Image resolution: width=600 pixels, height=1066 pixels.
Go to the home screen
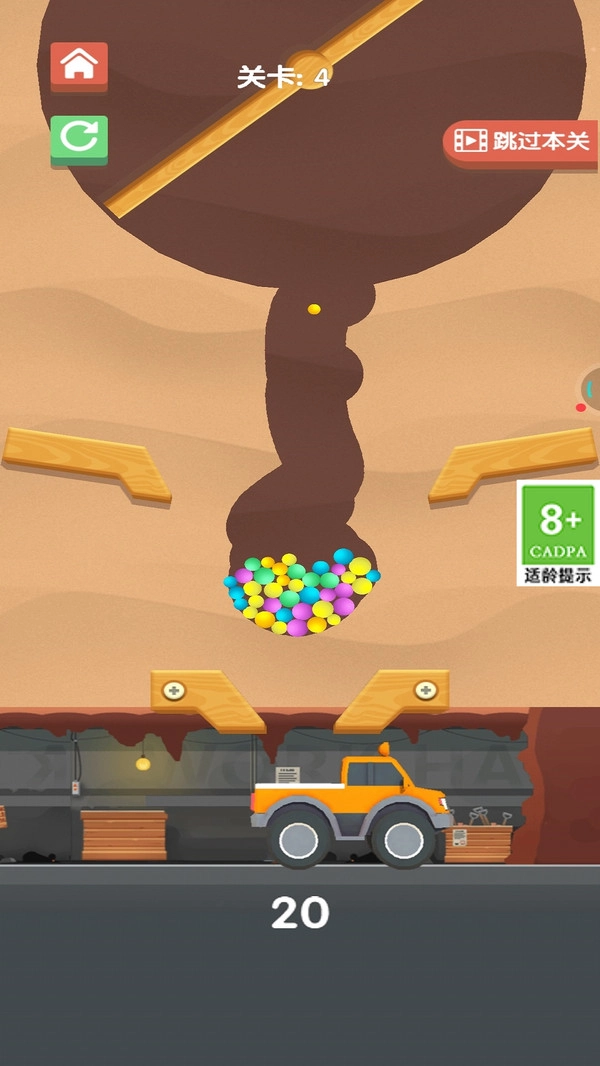[79, 66]
